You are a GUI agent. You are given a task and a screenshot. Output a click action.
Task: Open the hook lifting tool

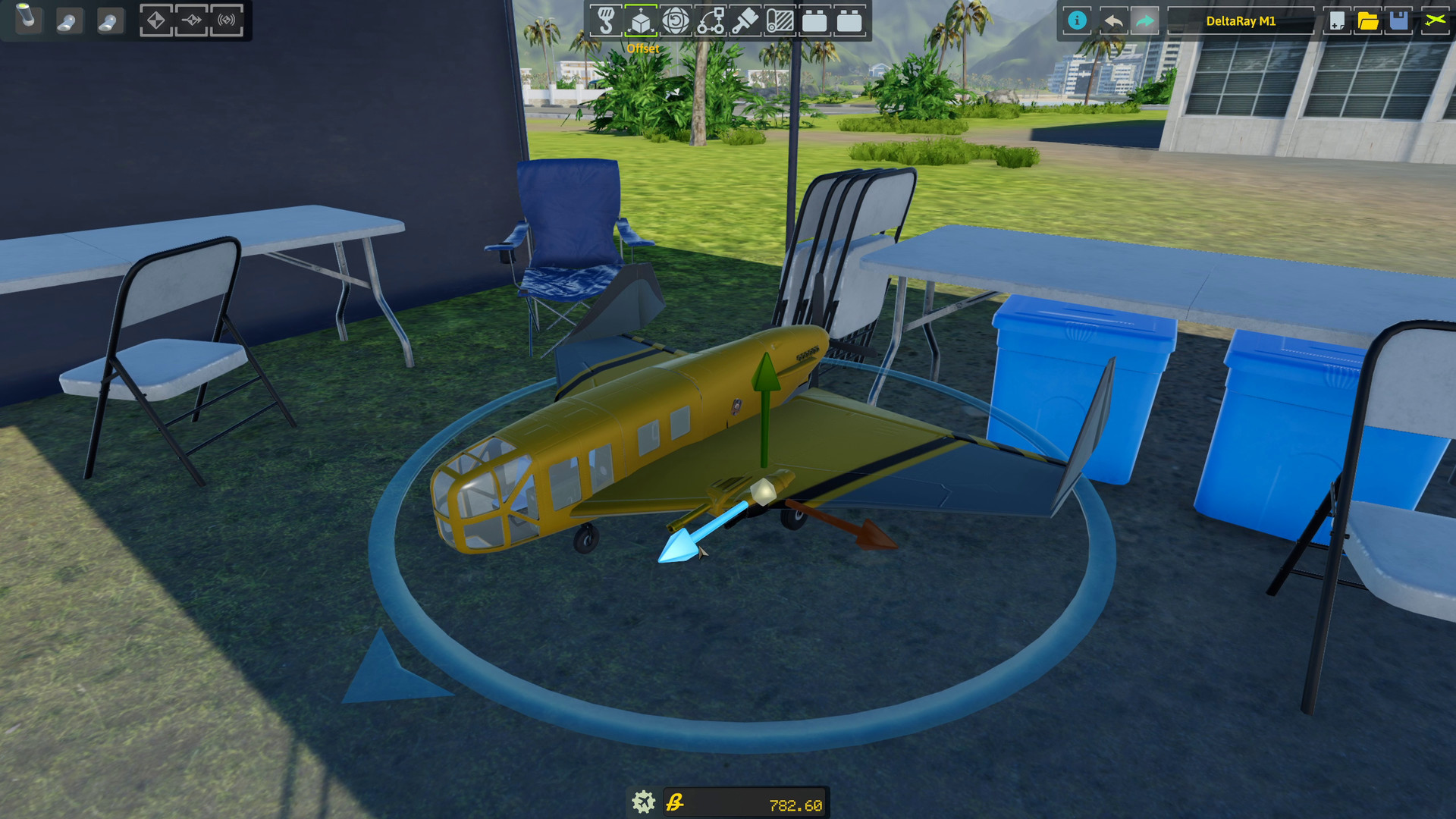(x=607, y=21)
